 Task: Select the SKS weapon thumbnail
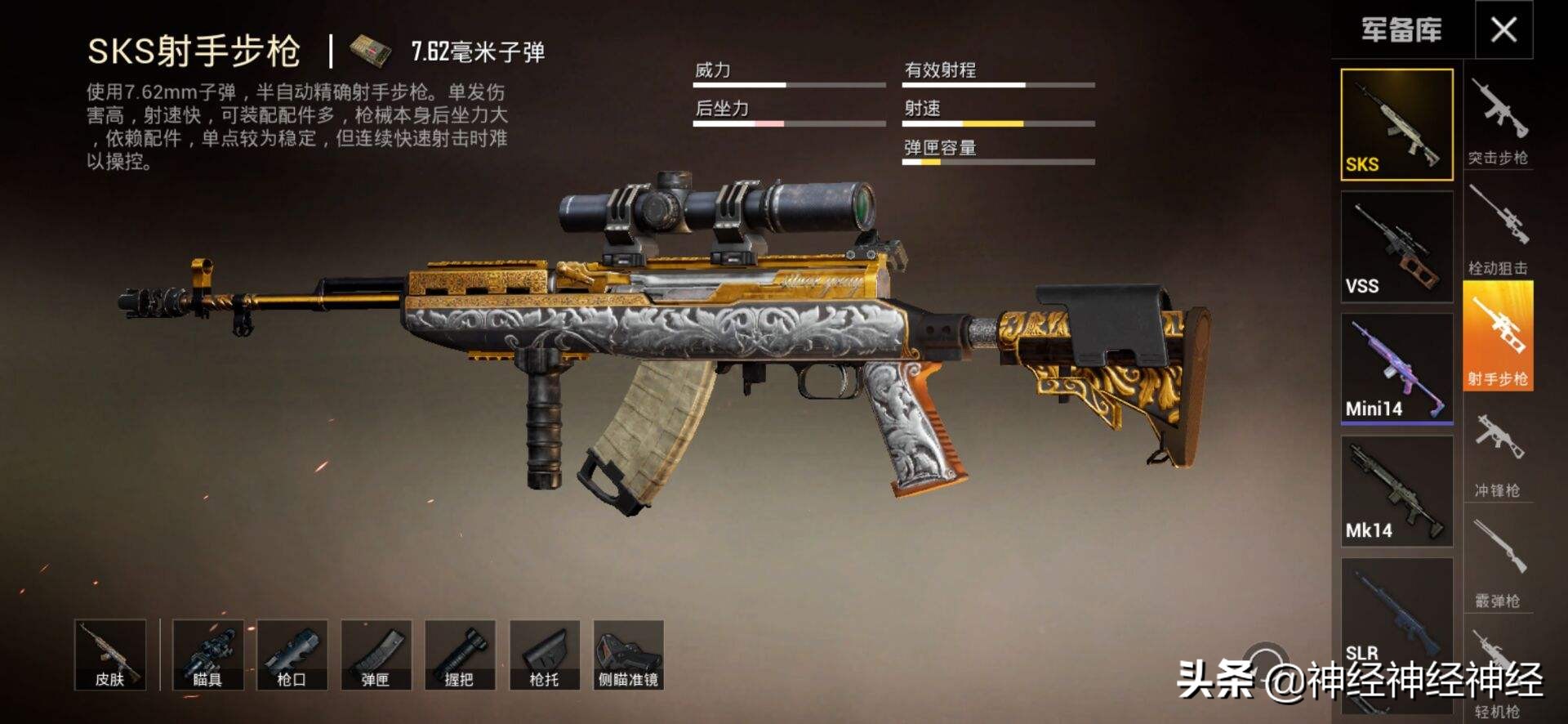tap(1396, 124)
